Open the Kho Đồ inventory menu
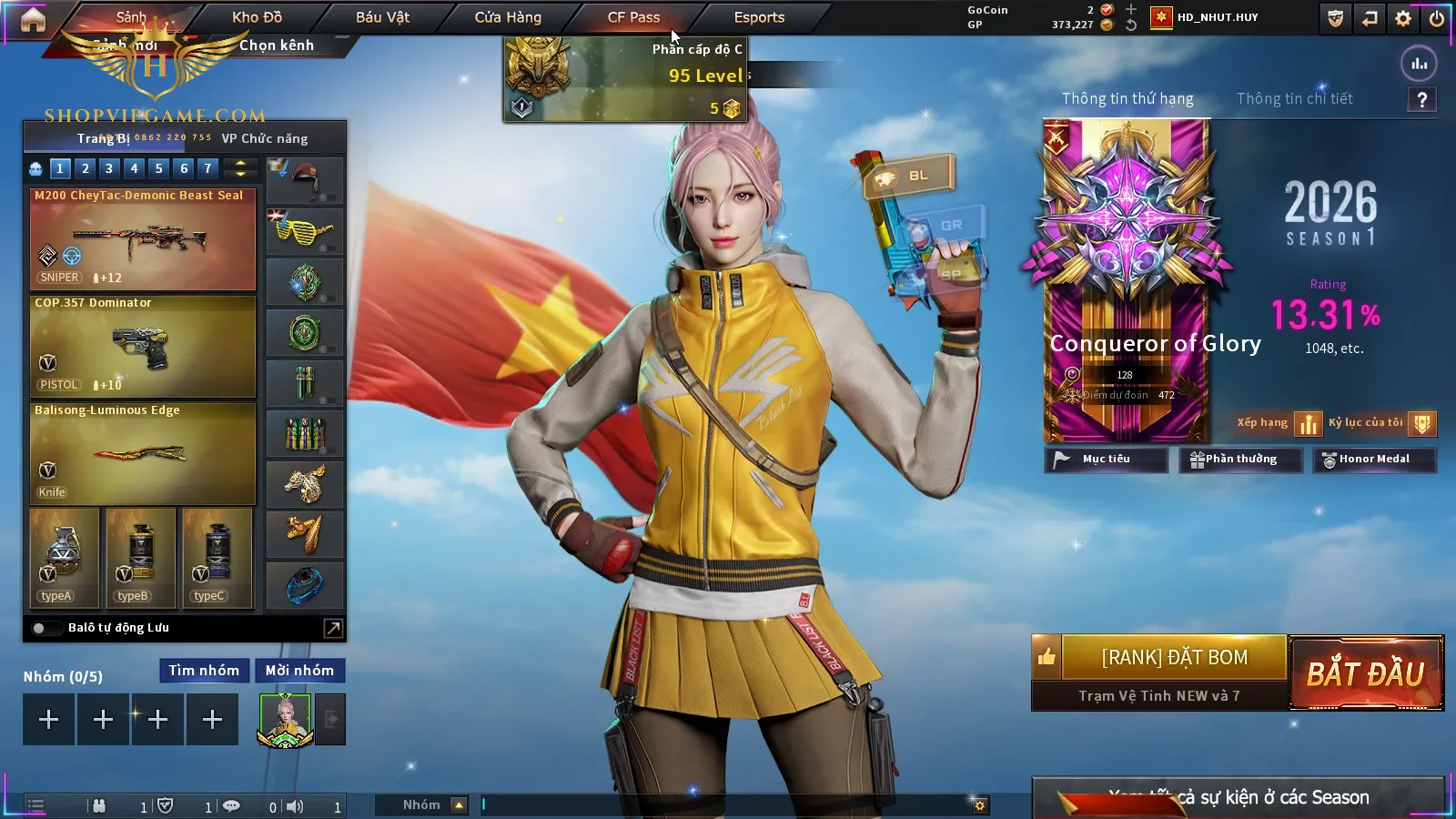This screenshot has height=819, width=1456. pos(257,17)
